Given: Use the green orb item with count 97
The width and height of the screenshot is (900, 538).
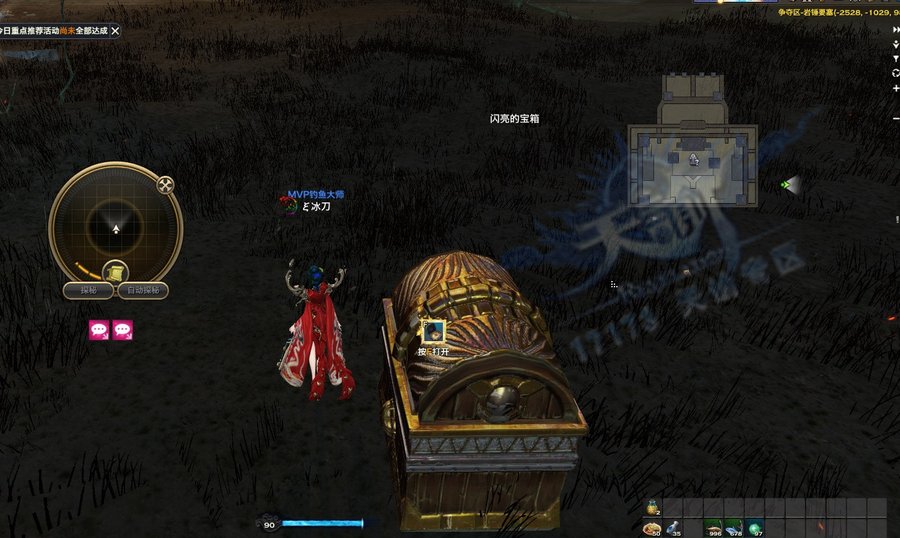Looking at the screenshot, I should [756, 528].
